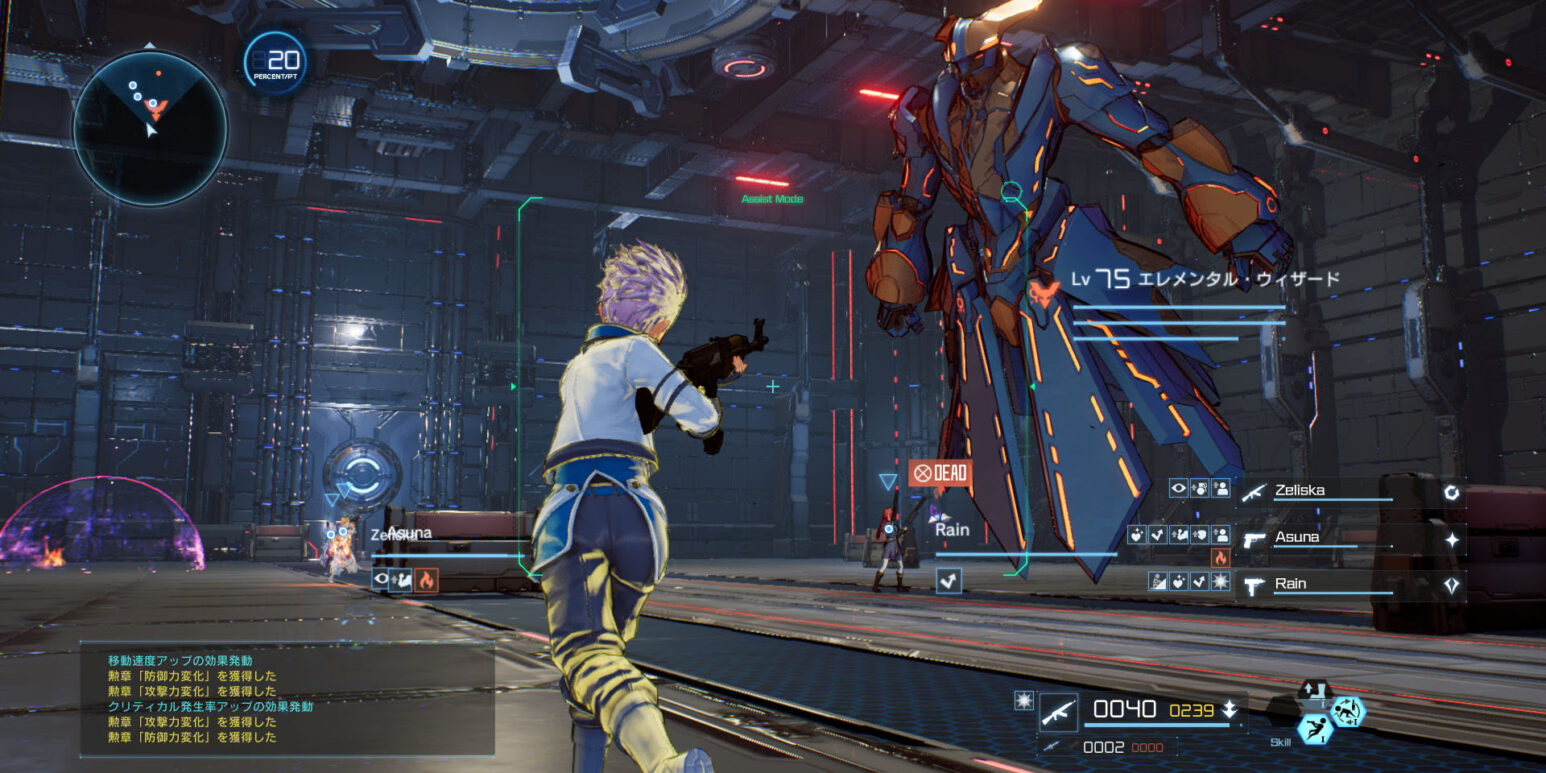Select Rain in the party list
1546x773 pixels.
[1290, 583]
